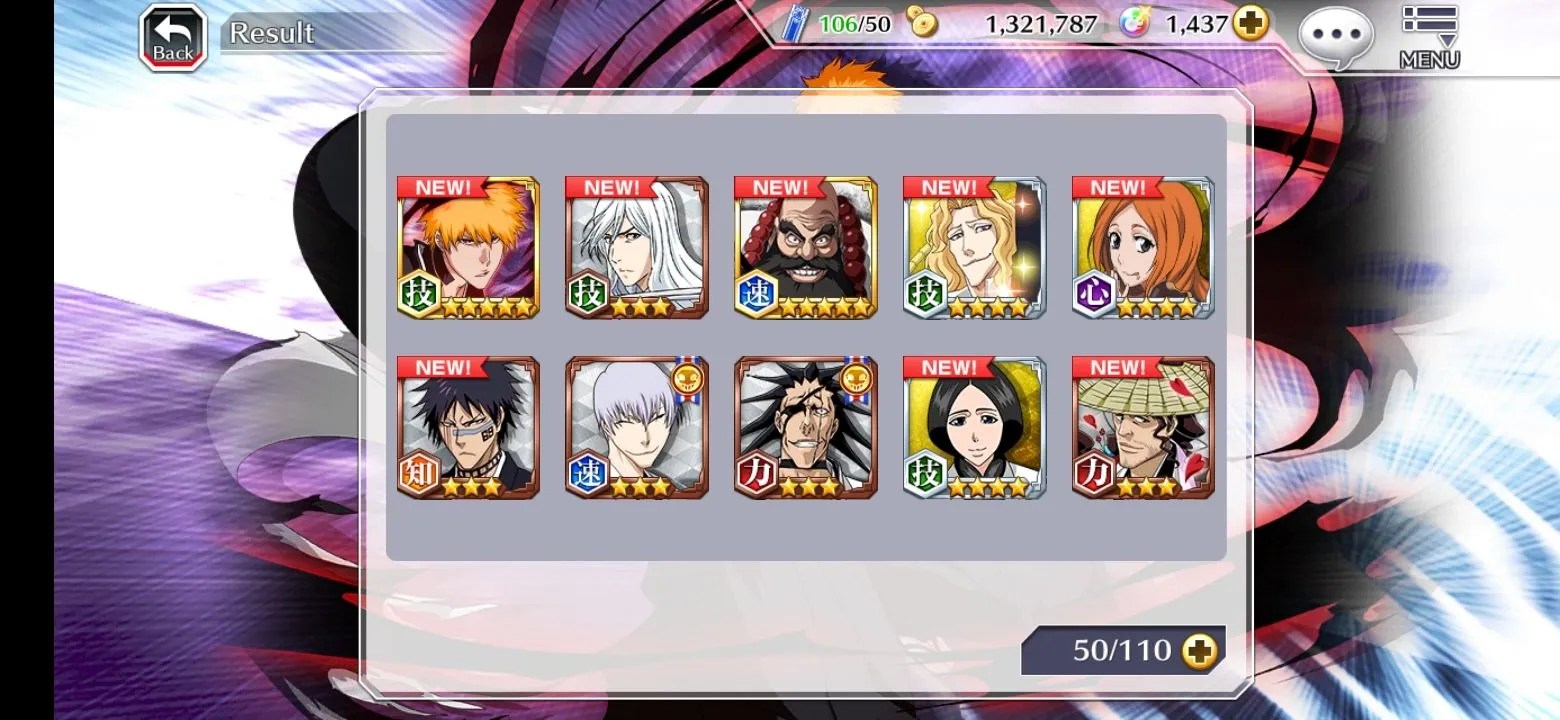Open the chat speech bubble
The image size is (1560, 720).
click(1335, 38)
